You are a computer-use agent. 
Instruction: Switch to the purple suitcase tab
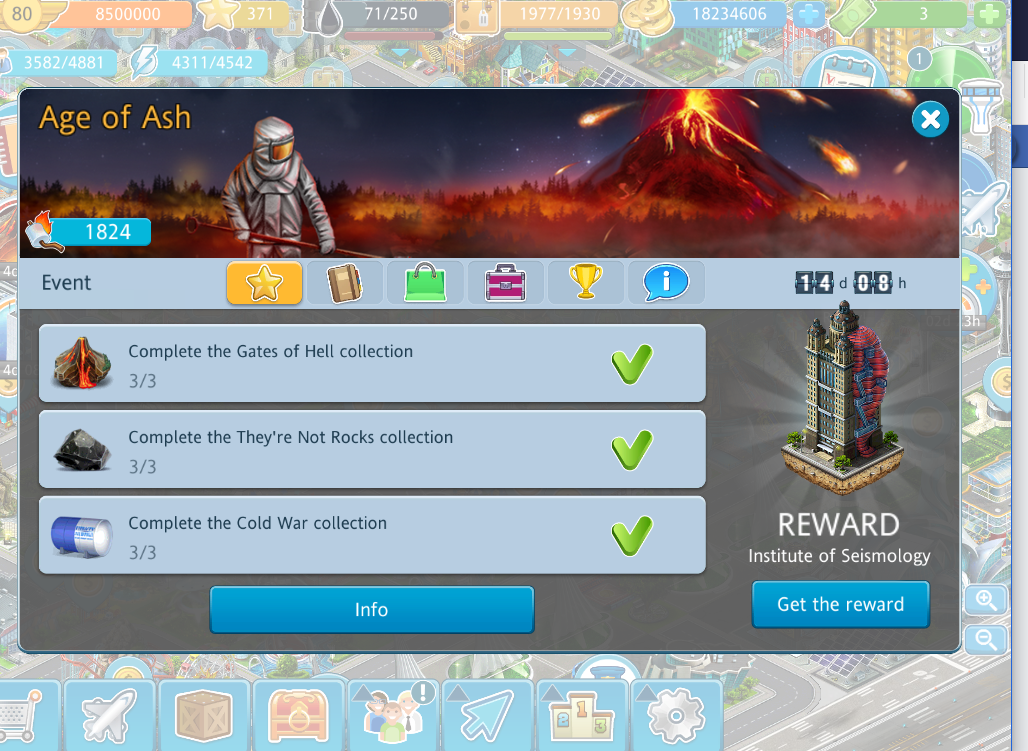point(506,283)
